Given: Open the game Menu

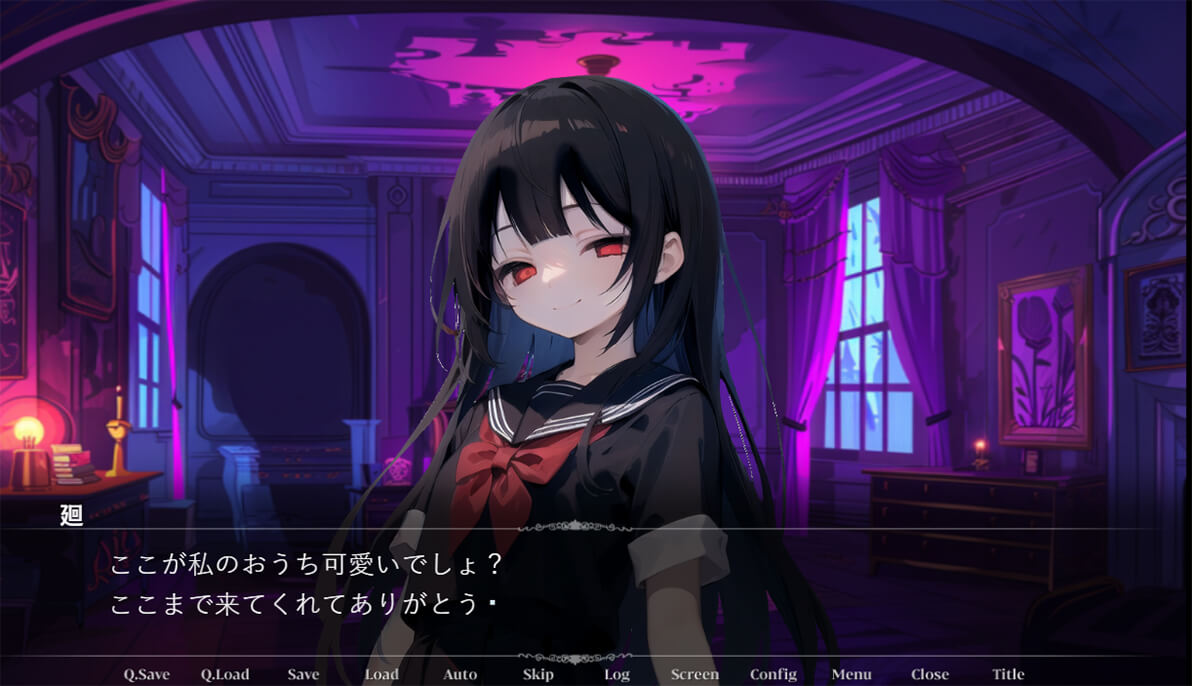Looking at the screenshot, I should [851, 674].
